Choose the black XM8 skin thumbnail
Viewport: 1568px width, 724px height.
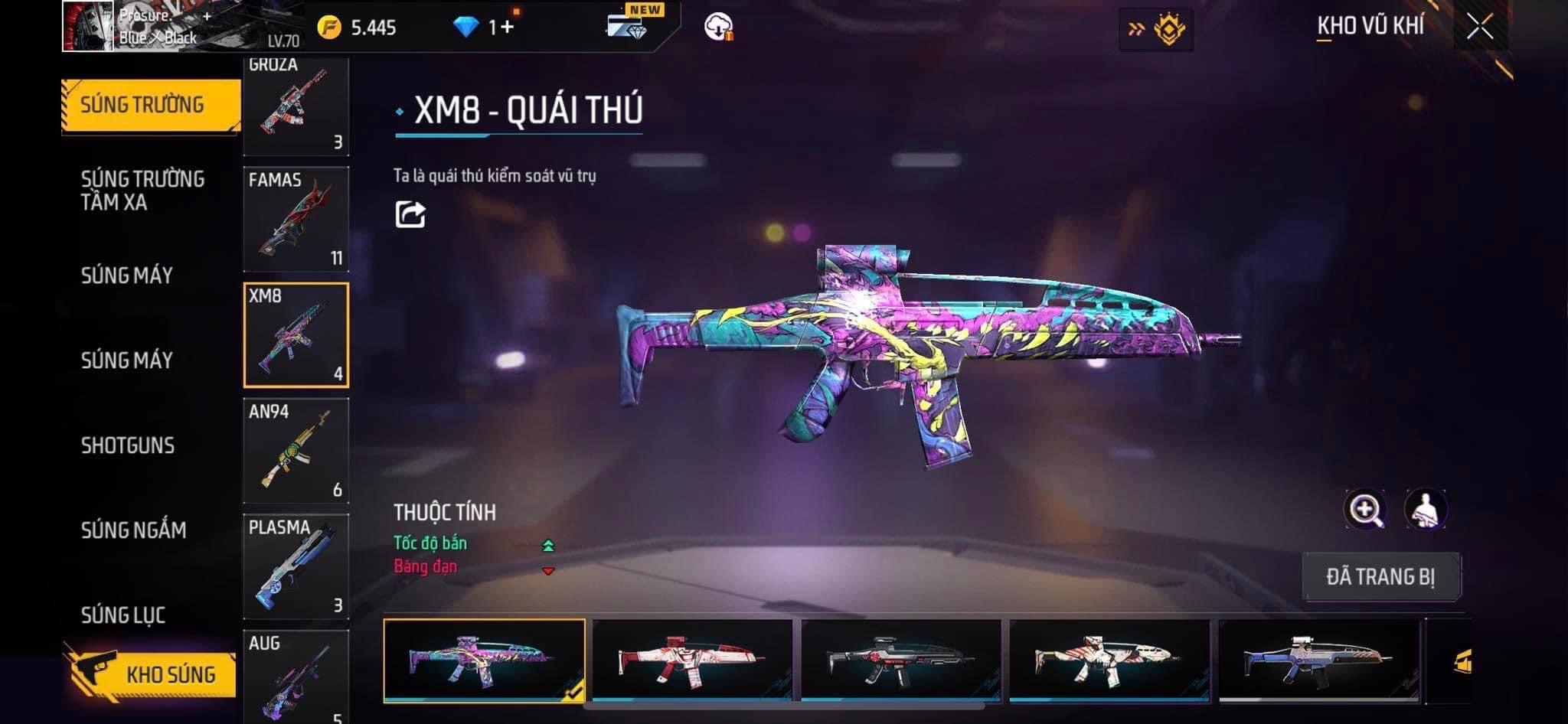(x=901, y=660)
